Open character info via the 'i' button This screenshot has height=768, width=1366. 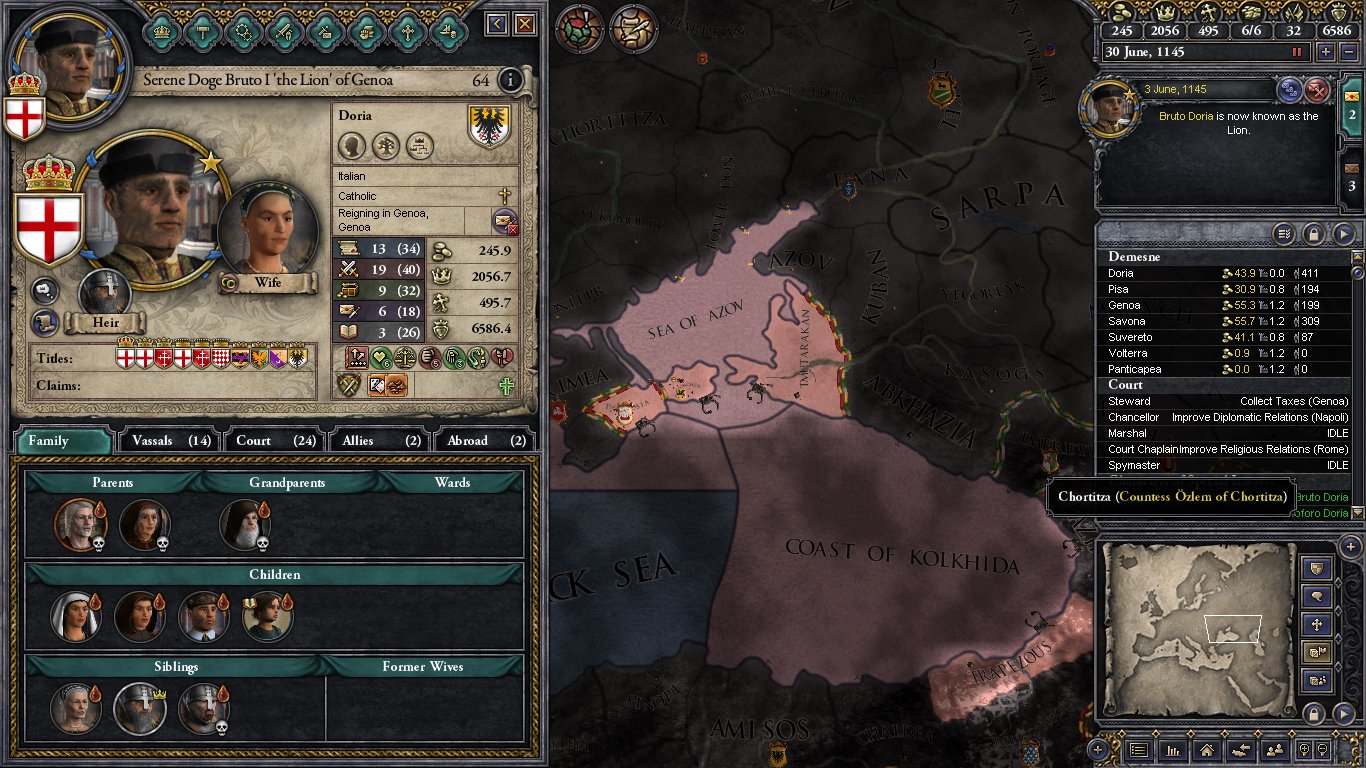click(x=510, y=80)
